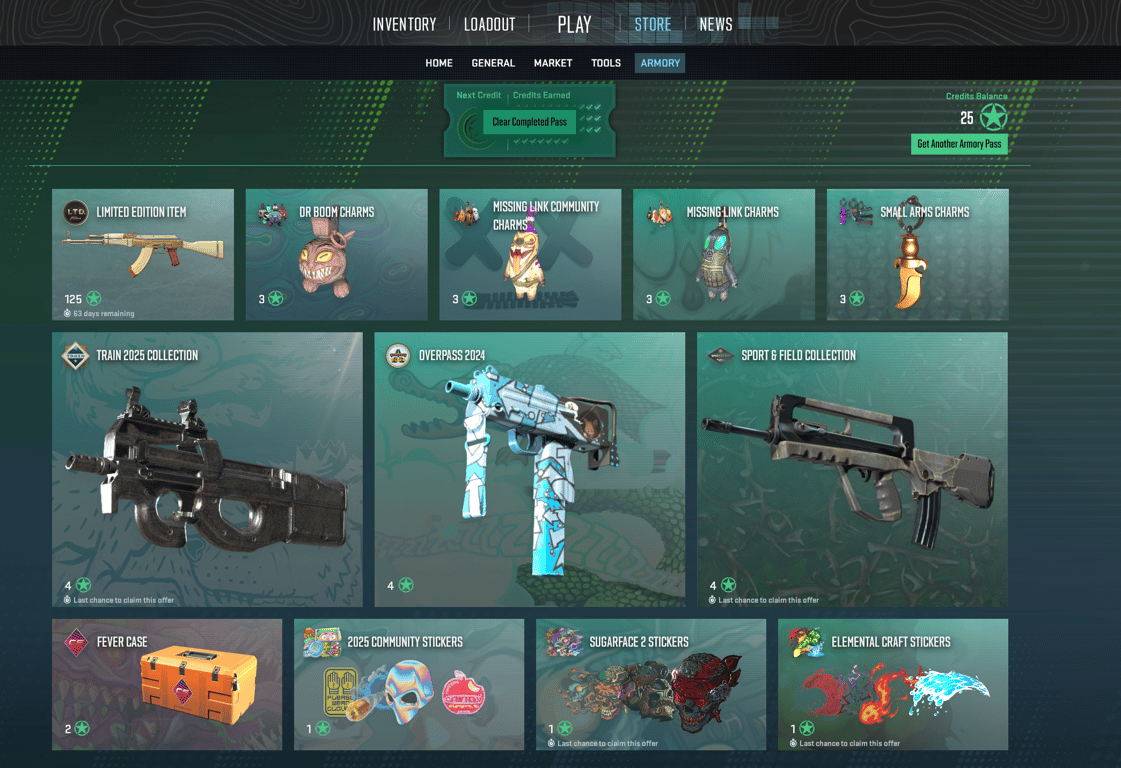1121x768 pixels.
Task: Get Another Armory Pass
Action: tap(959, 144)
